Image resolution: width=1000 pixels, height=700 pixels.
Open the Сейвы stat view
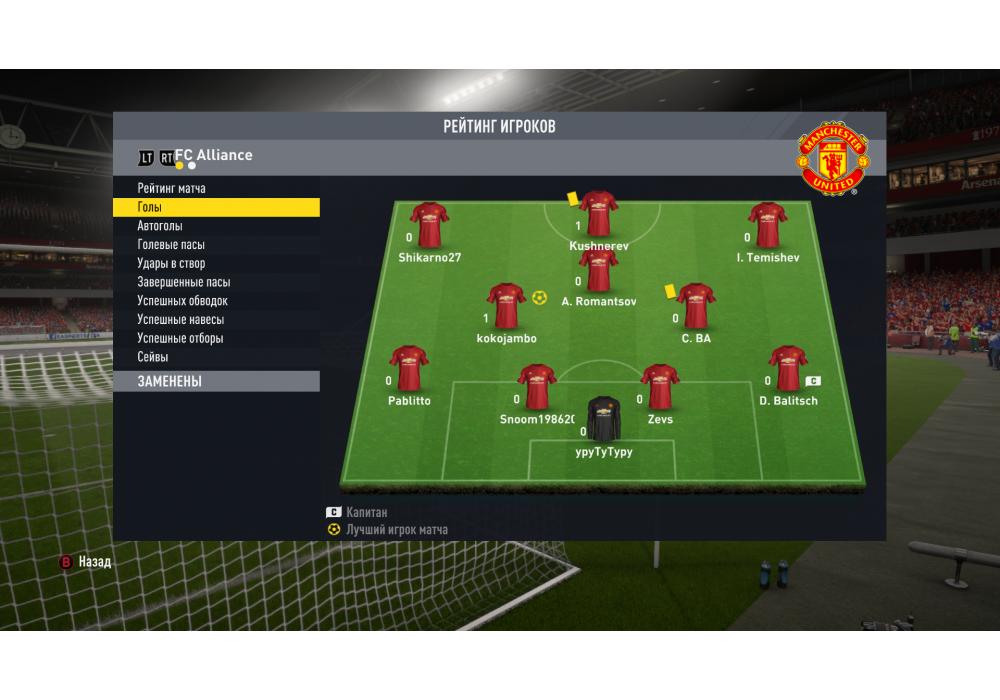pyautogui.click(x=153, y=357)
